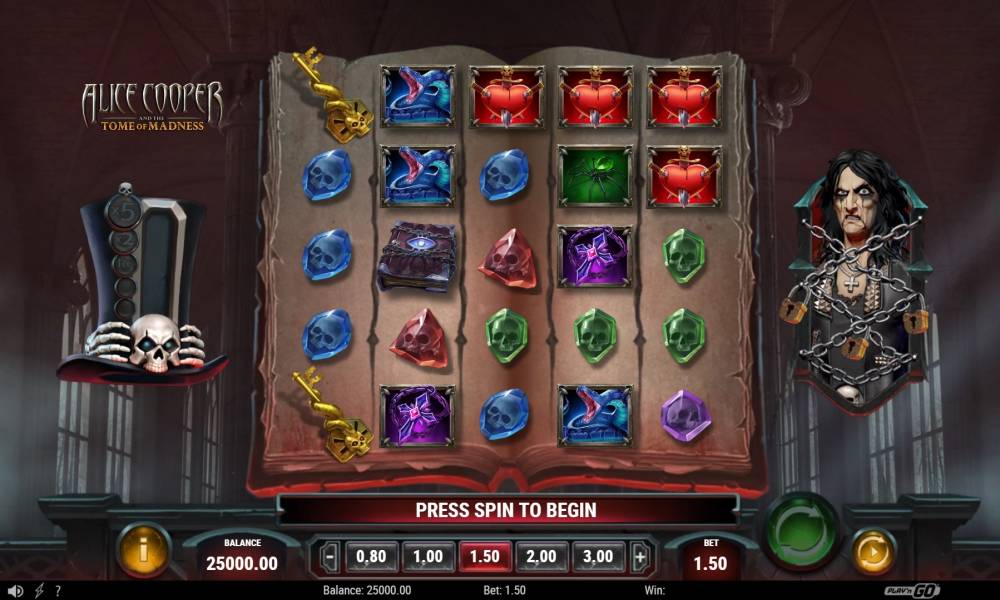Toggle fast play lightning bolt icon
The height and width of the screenshot is (600, 1000).
coord(39,591)
